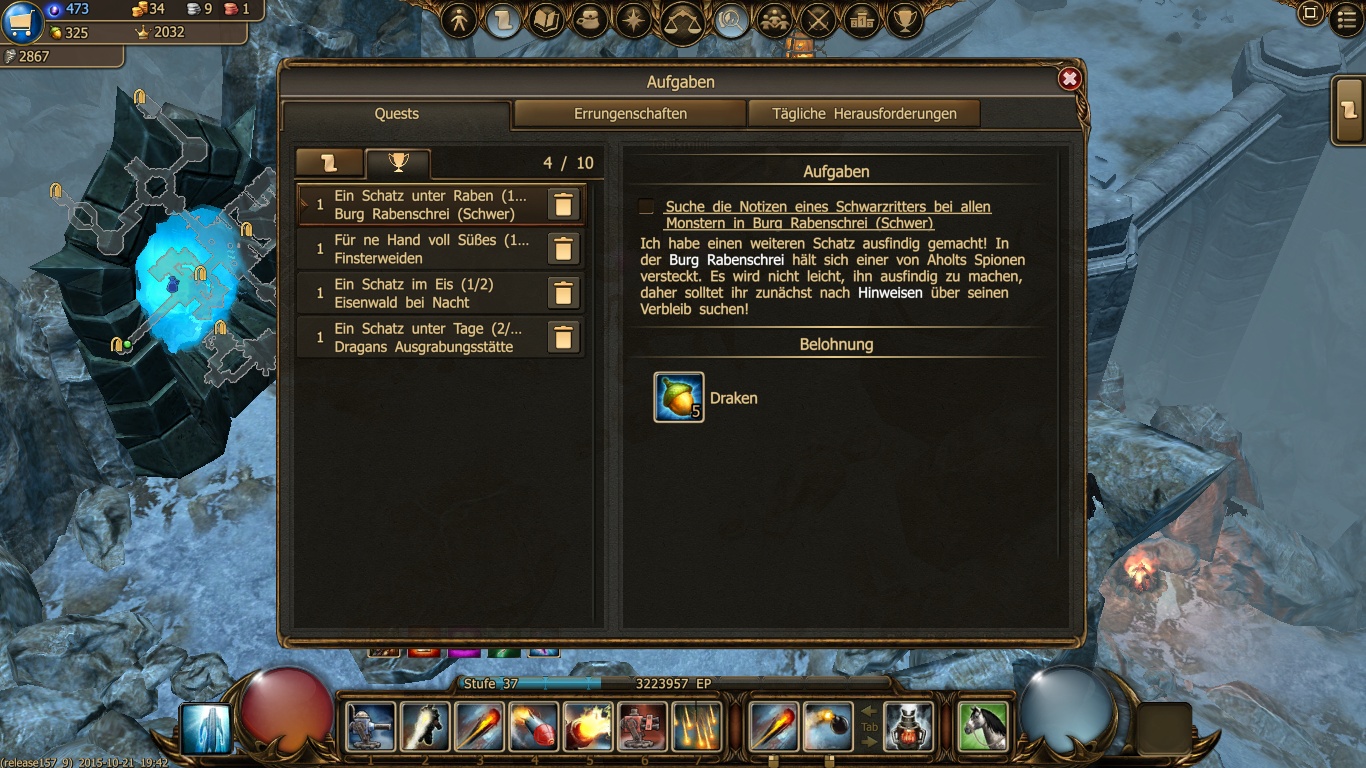The image size is (1366, 768).
Task: Delete the Ein Schatz unter Raben quest
Action: click(563, 205)
